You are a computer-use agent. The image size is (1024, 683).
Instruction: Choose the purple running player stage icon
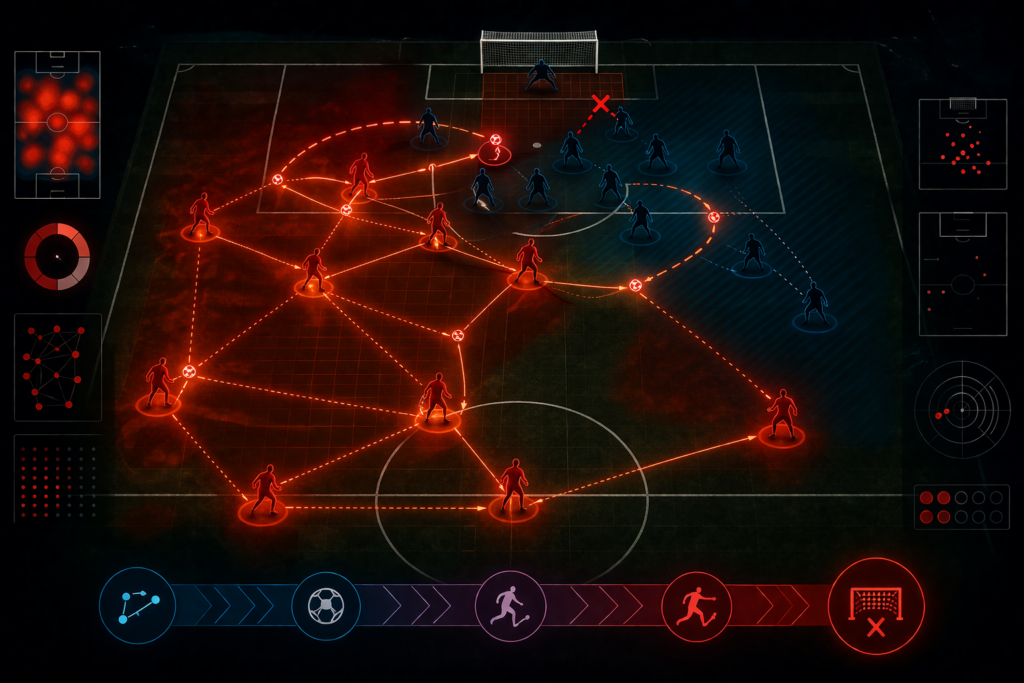tap(510, 605)
